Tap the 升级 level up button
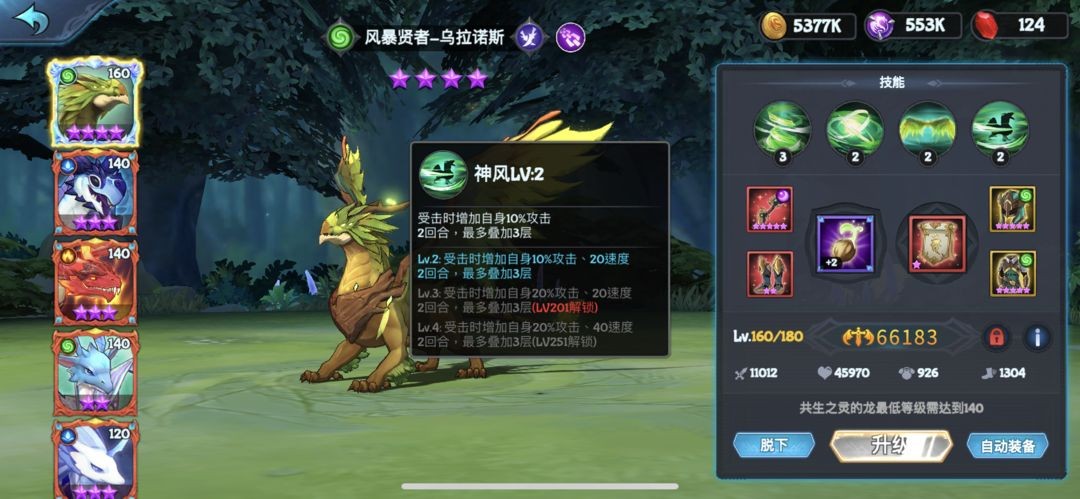1080x499 pixels. tap(889, 445)
